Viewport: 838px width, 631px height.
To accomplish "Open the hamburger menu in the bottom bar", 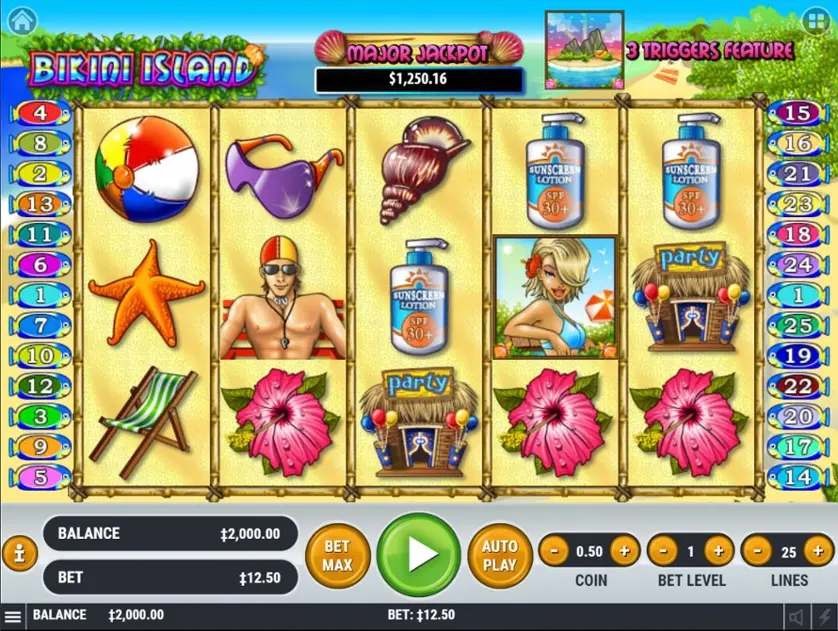I will [12, 616].
